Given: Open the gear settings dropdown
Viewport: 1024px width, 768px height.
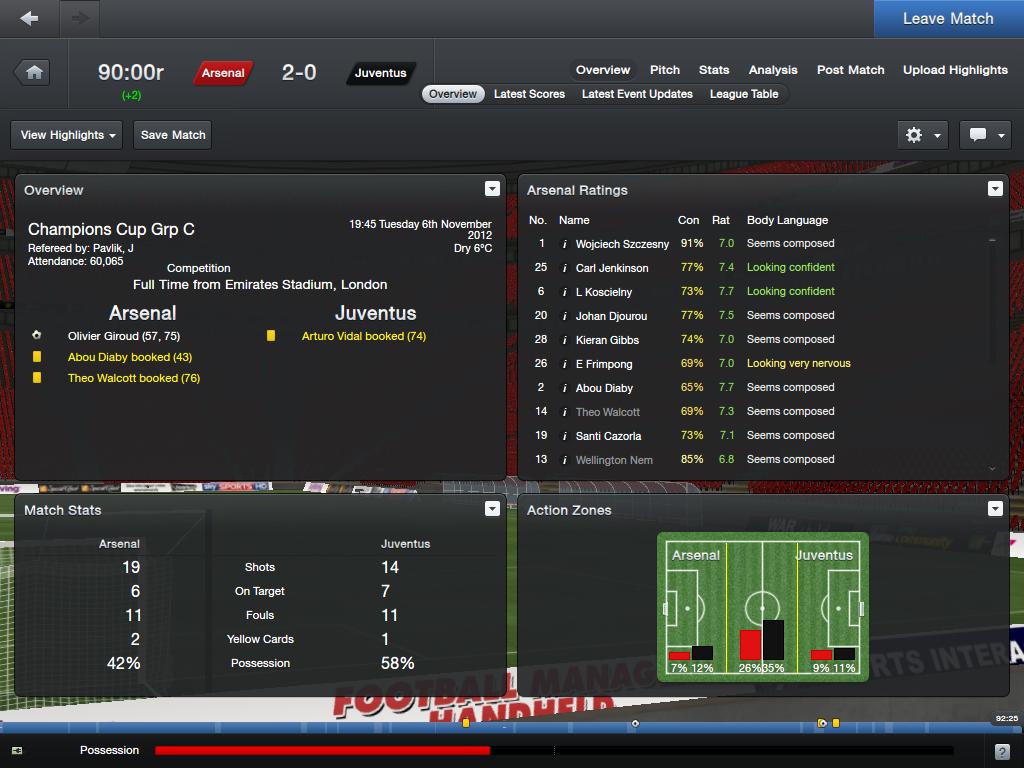Looking at the screenshot, I should click(922, 135).
